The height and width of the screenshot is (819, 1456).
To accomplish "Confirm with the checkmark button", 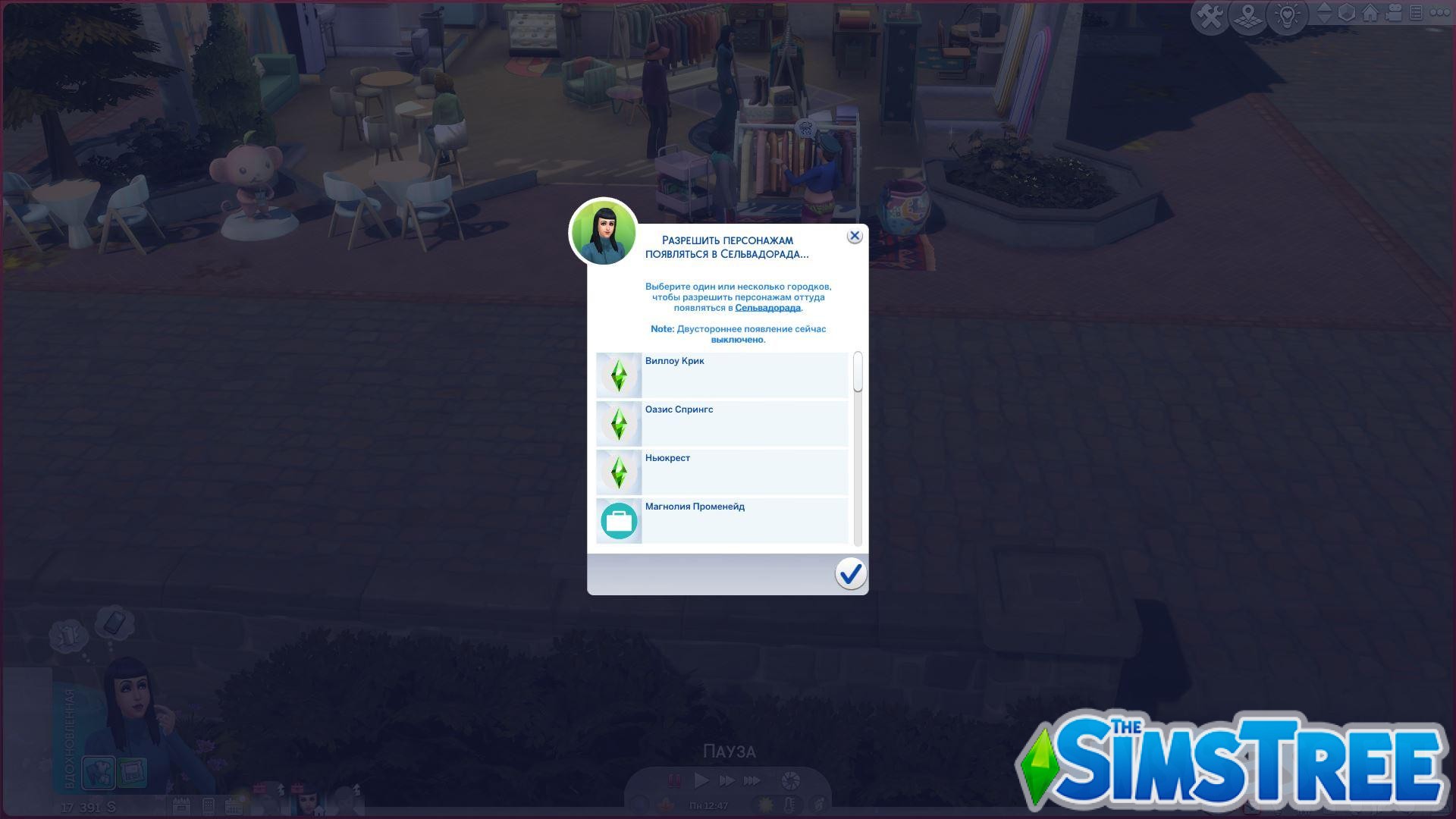I will pos(851,574).
